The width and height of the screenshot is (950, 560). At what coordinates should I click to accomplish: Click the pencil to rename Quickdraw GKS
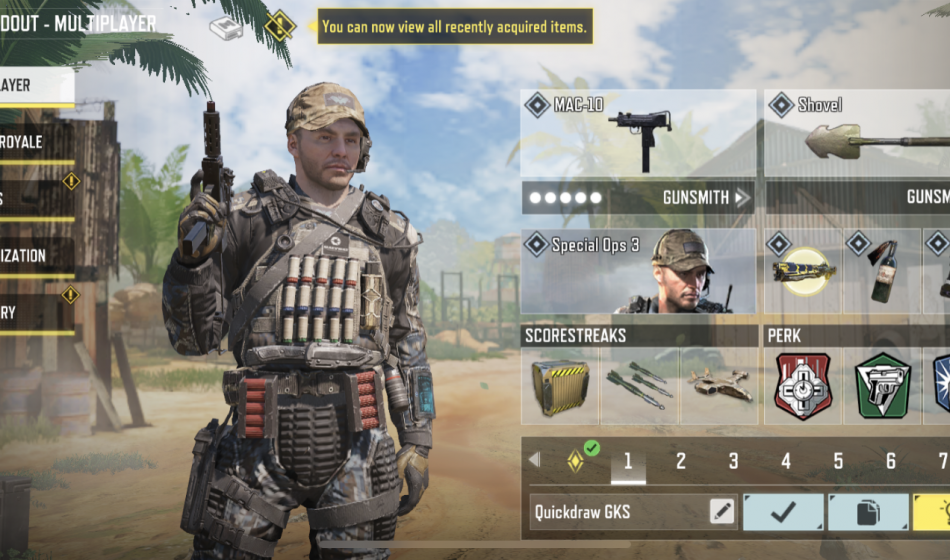click(x=721, y=512)
